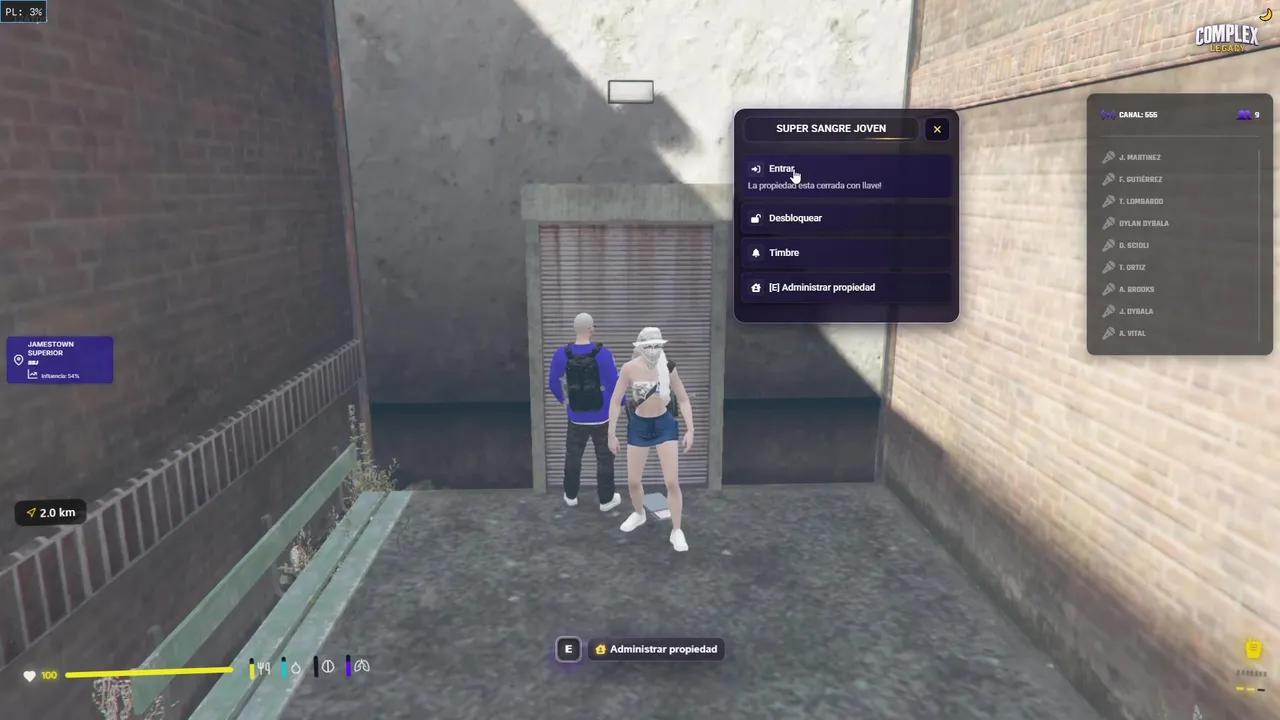
Task: Click the Entrar door icon
Action: pyautogui.click(x=756, y=168)
